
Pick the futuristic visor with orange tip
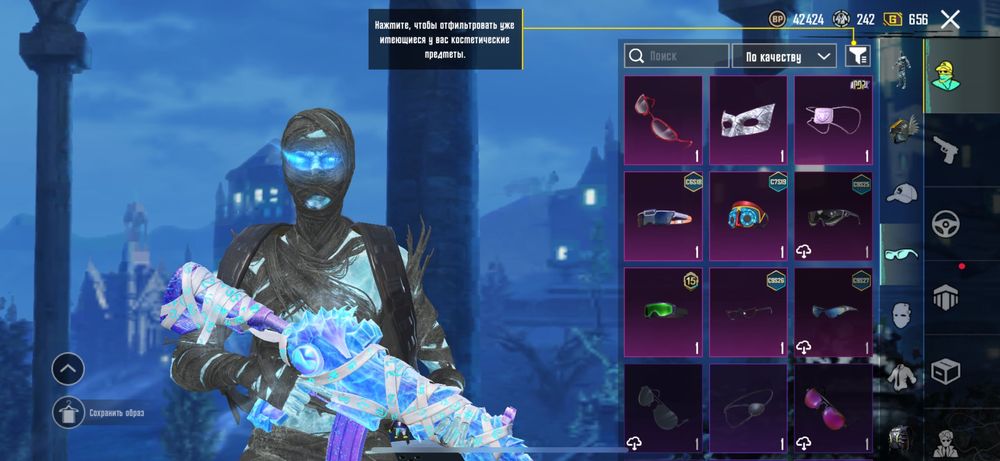point(663,216)
